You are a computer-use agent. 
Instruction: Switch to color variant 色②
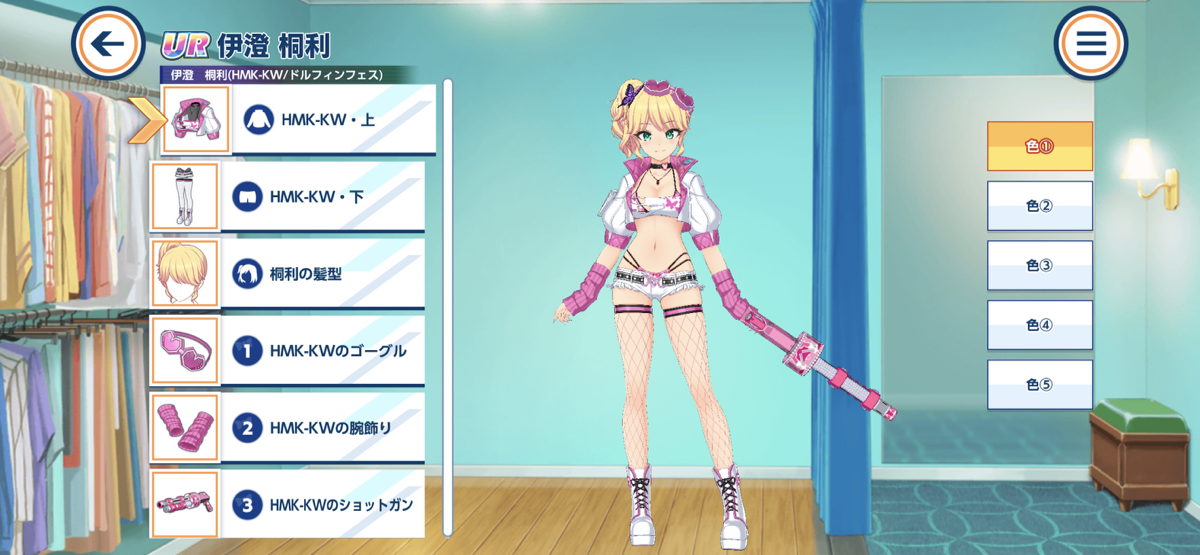click(x=1039, y=206)
